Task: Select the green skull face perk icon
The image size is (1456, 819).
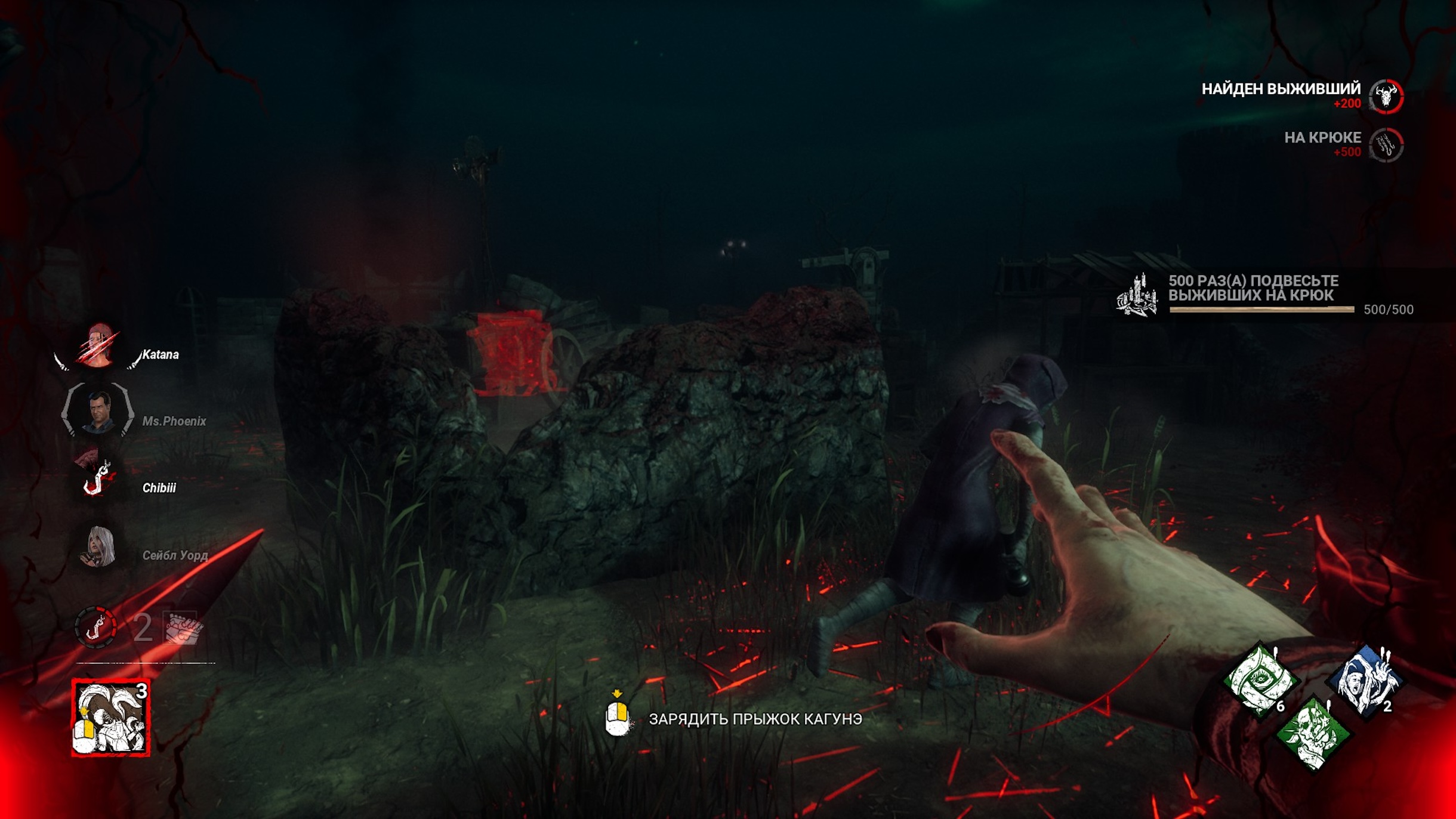Action: coord(1313,733)
